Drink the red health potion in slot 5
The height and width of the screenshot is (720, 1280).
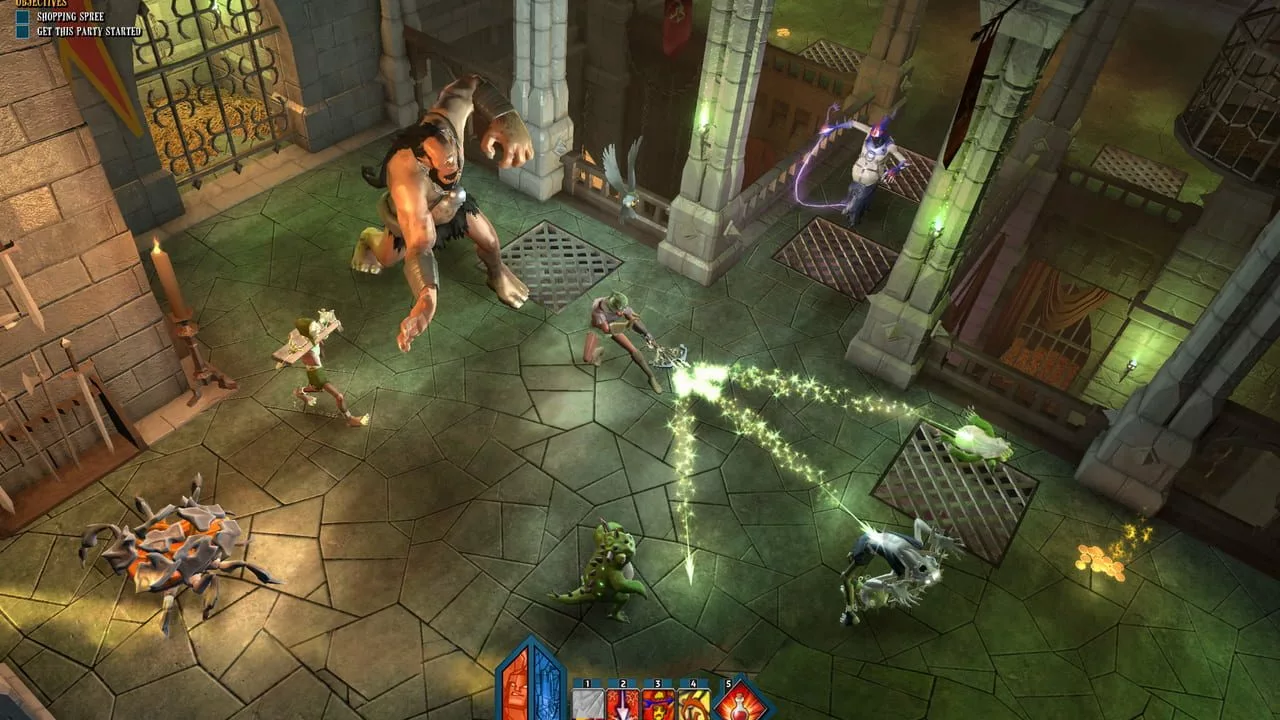click(742, 702)
